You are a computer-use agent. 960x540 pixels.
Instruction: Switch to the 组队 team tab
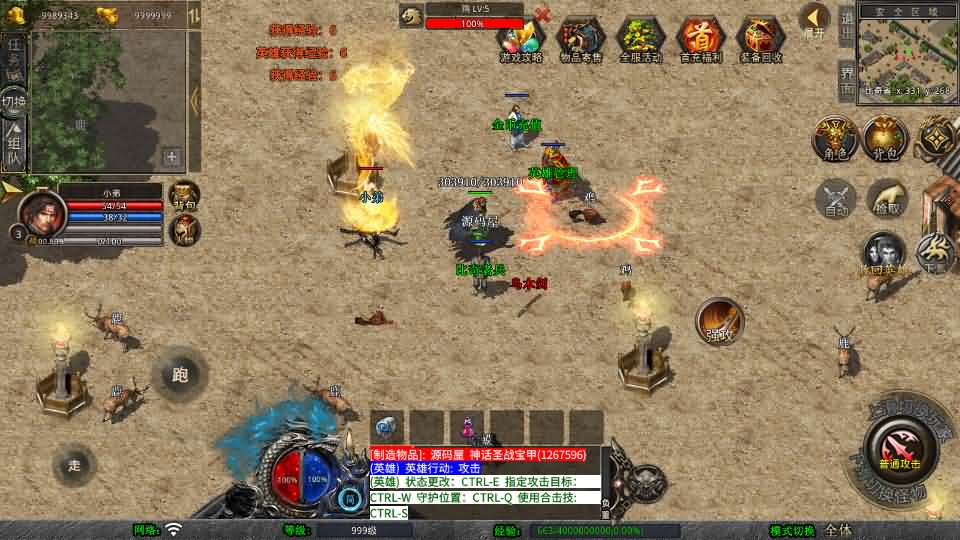(14, 145)
